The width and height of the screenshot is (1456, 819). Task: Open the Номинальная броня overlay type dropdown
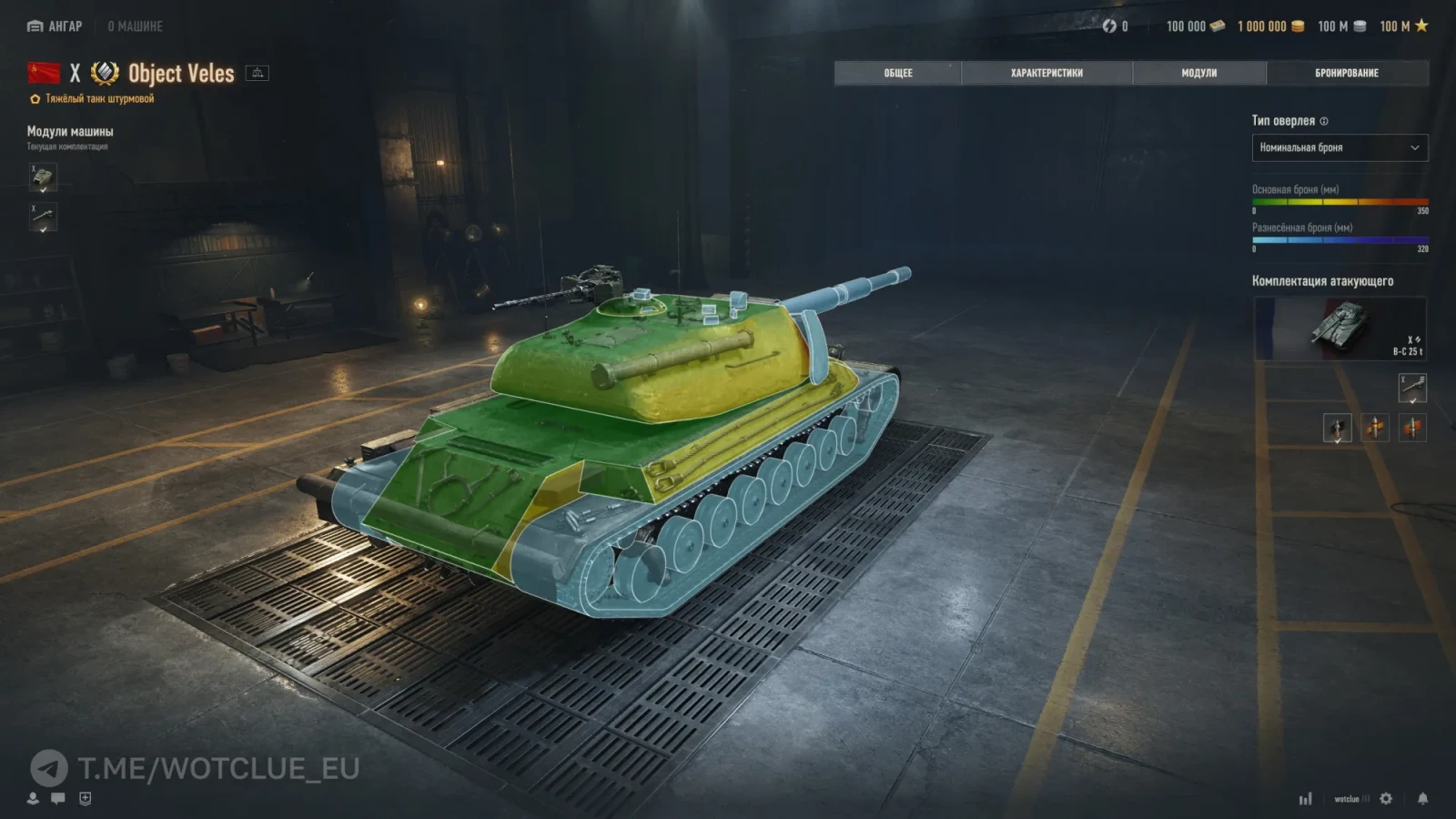pos(1340,147)
